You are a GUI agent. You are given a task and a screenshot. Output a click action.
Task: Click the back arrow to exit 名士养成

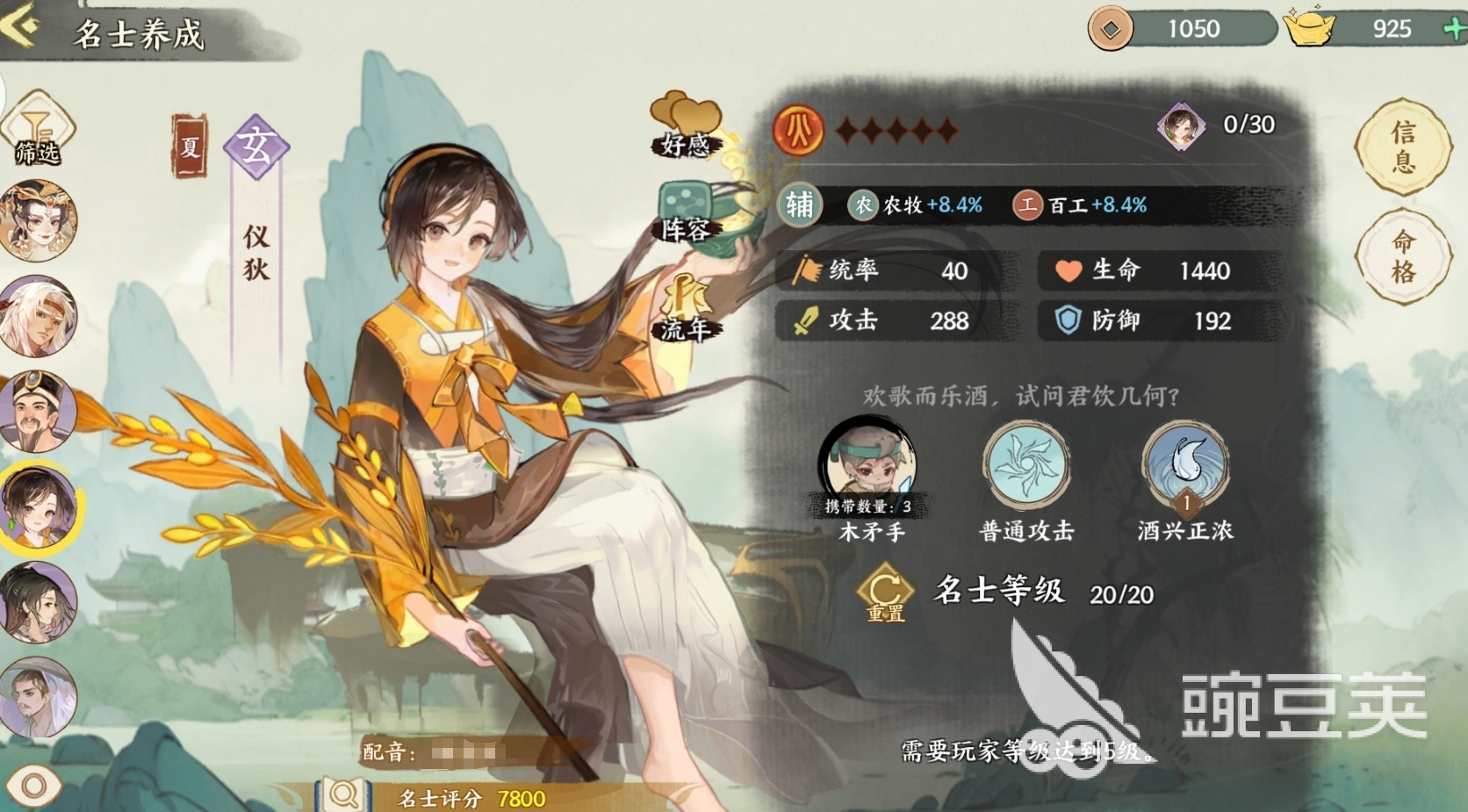point(18,26)
